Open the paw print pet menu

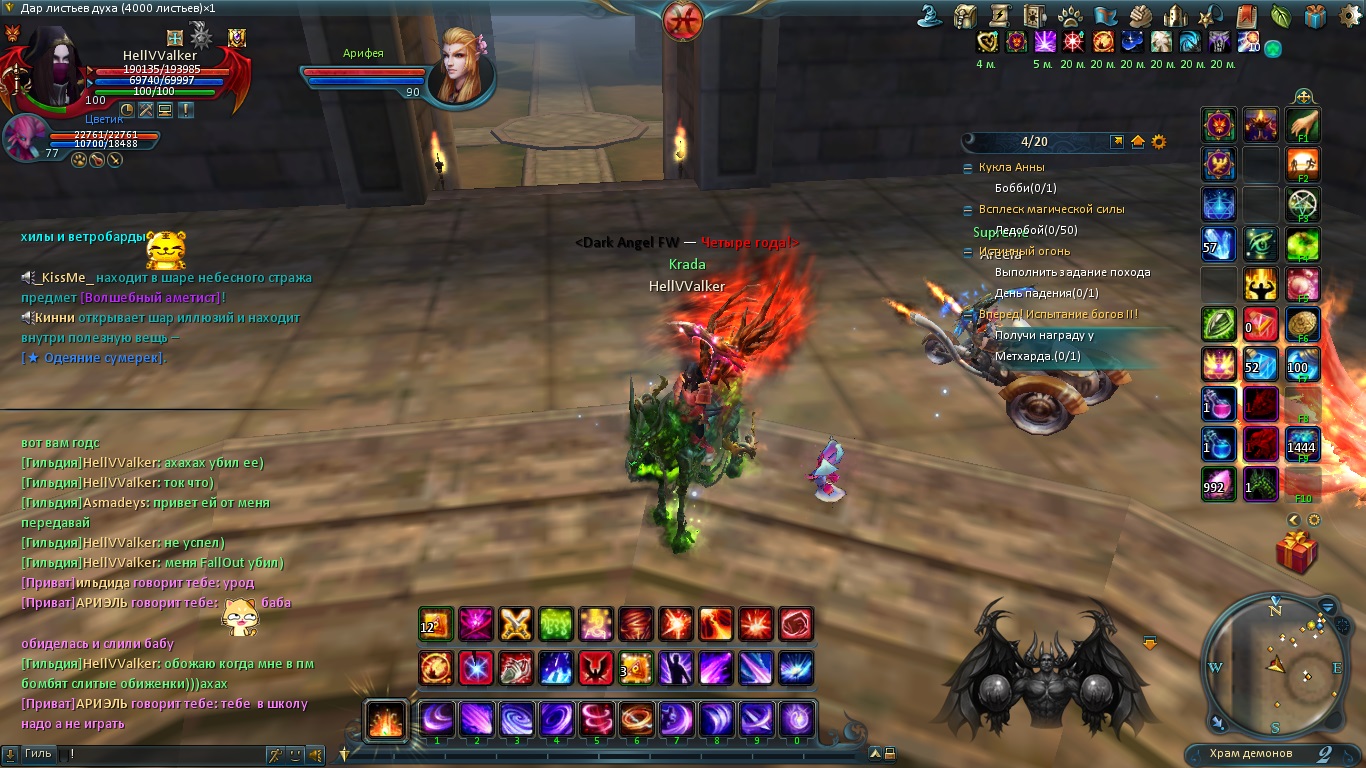(1070, 16)
